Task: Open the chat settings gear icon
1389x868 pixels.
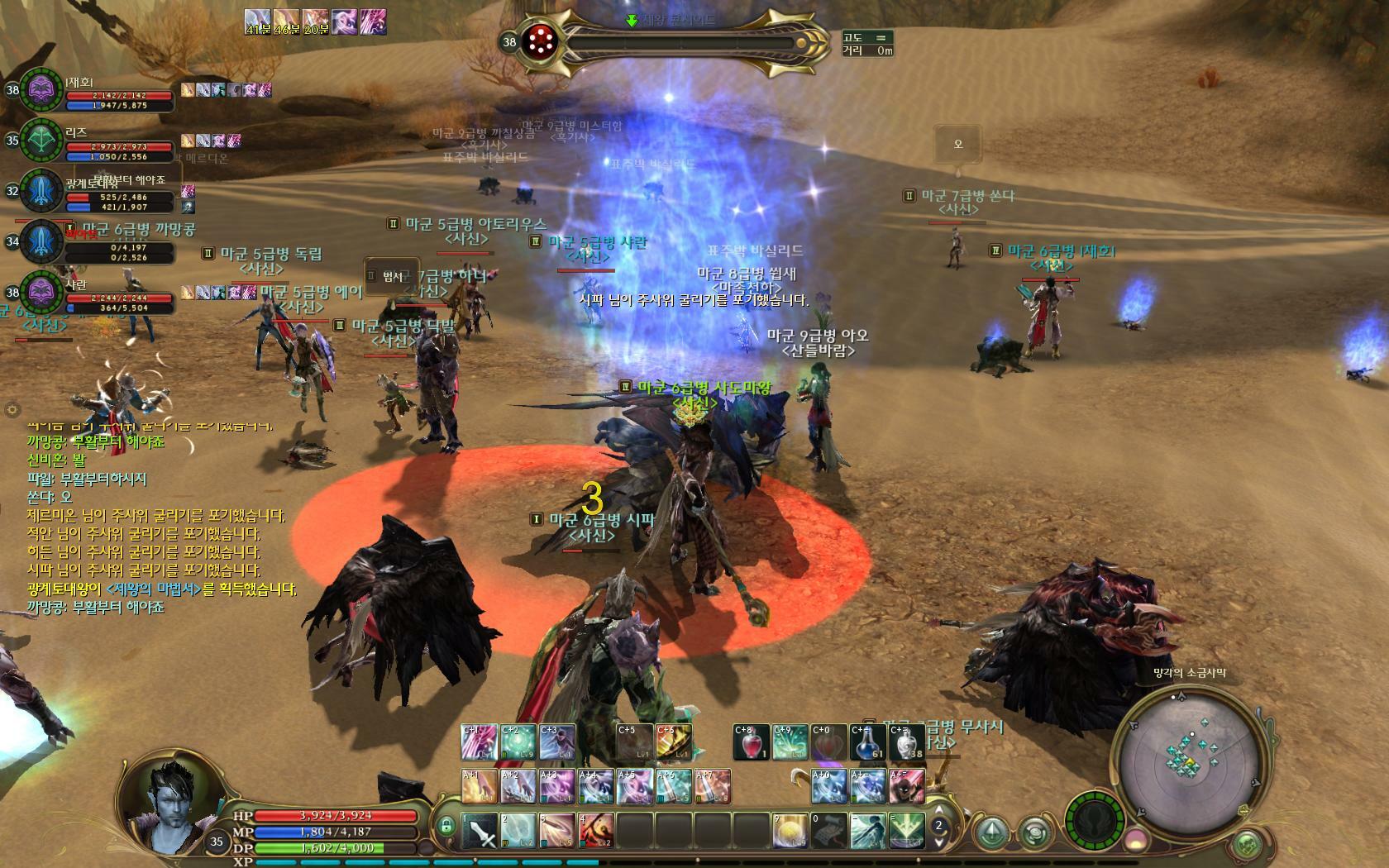Action: 12,408
